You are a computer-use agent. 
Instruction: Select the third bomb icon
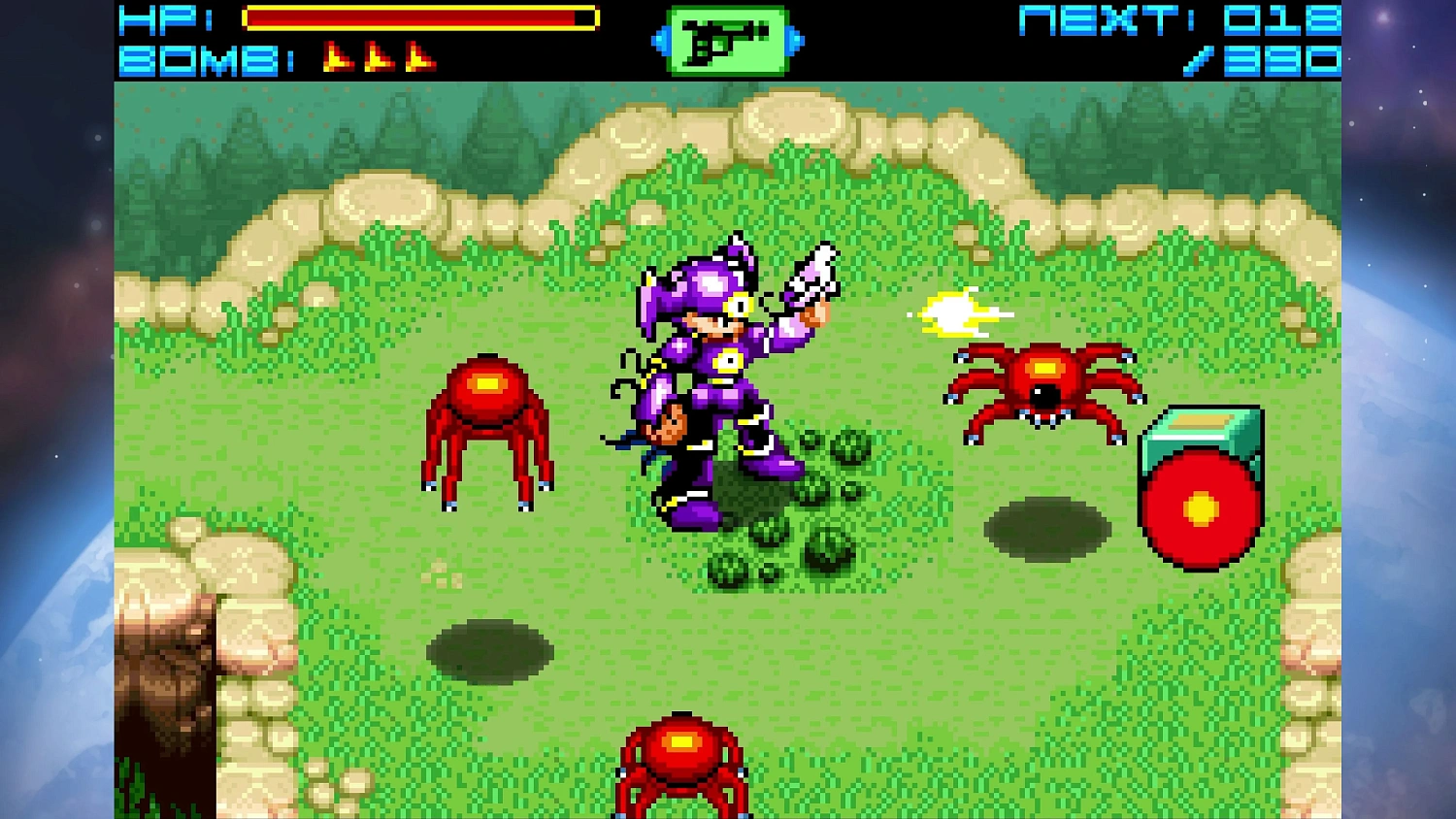click(423, 54)
